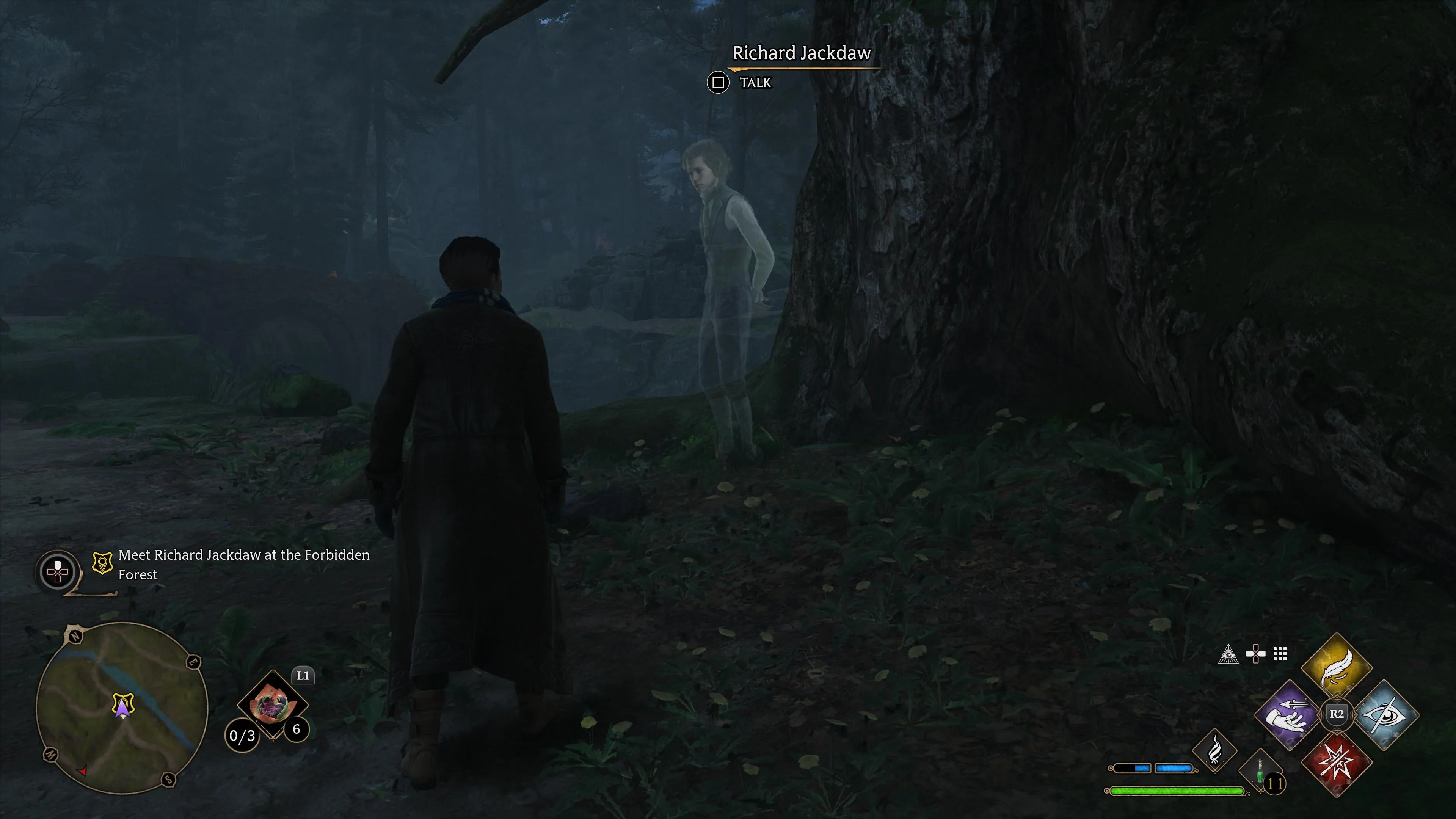Open the circular minimap
The height and width of the screenshot is (819, 1456).
click(122, 708)
